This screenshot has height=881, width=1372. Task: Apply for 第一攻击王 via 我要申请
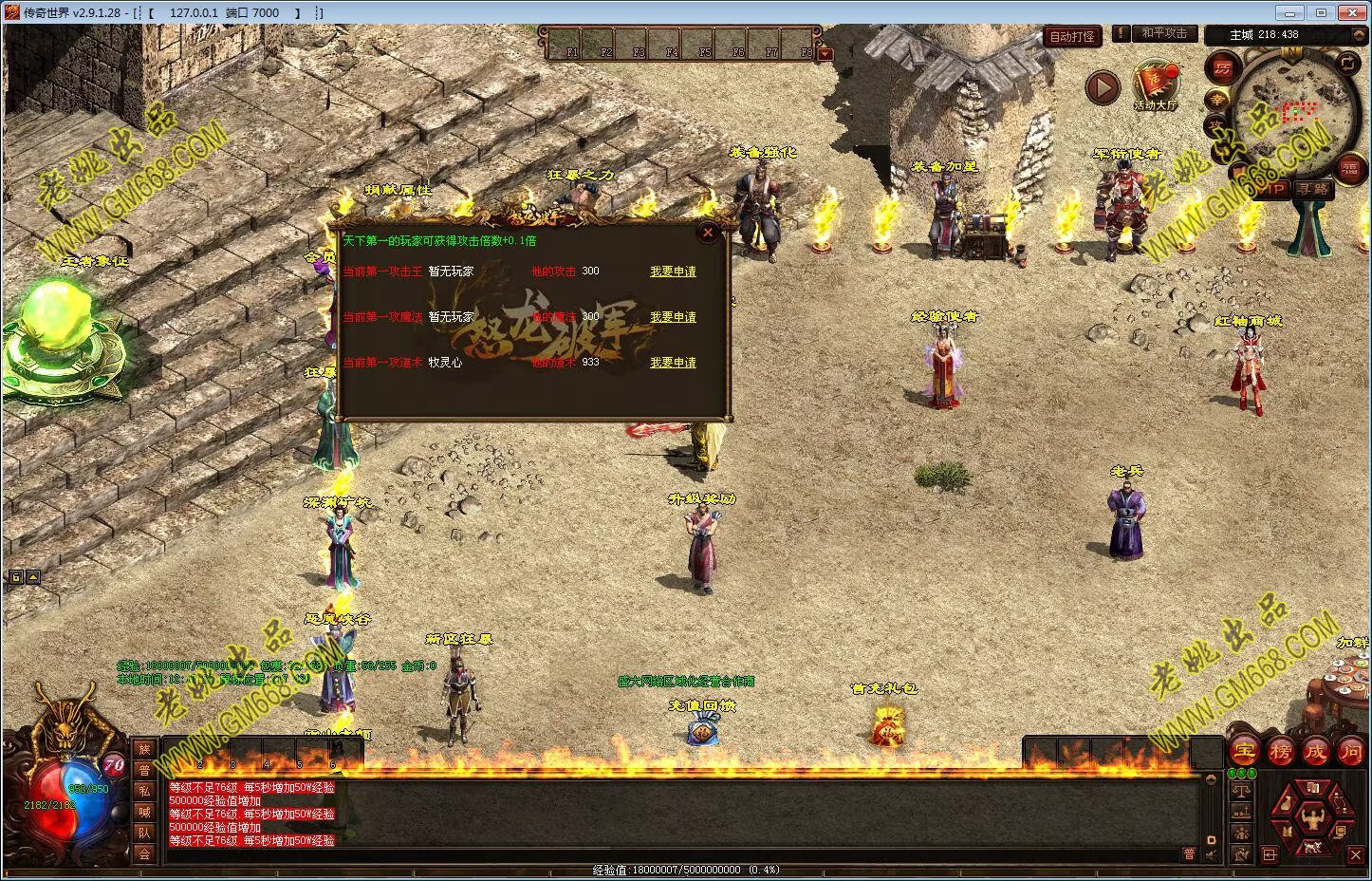pos(673,272)
